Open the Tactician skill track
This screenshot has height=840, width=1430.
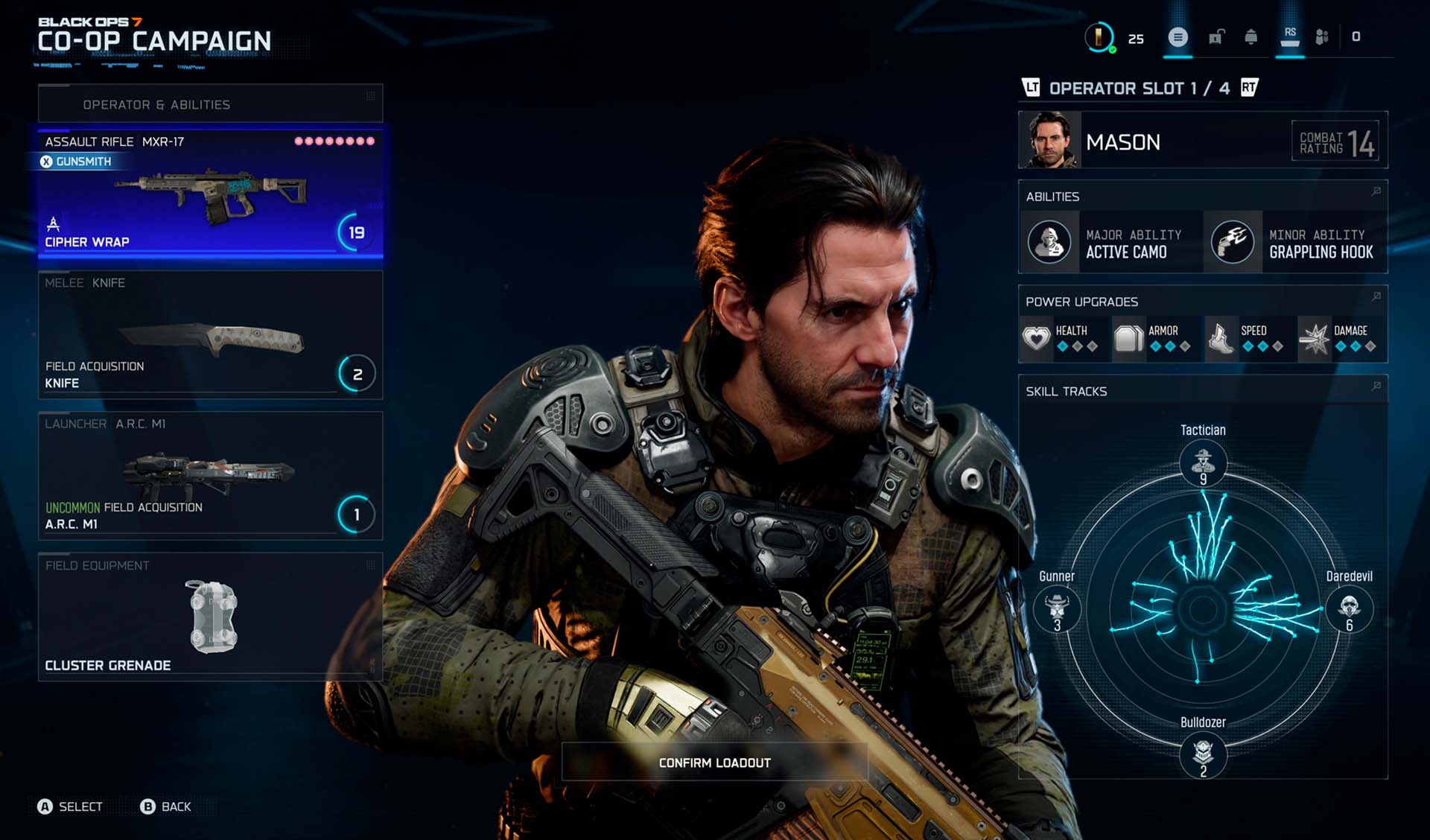pyautogui.click(x=1203, y=462)
